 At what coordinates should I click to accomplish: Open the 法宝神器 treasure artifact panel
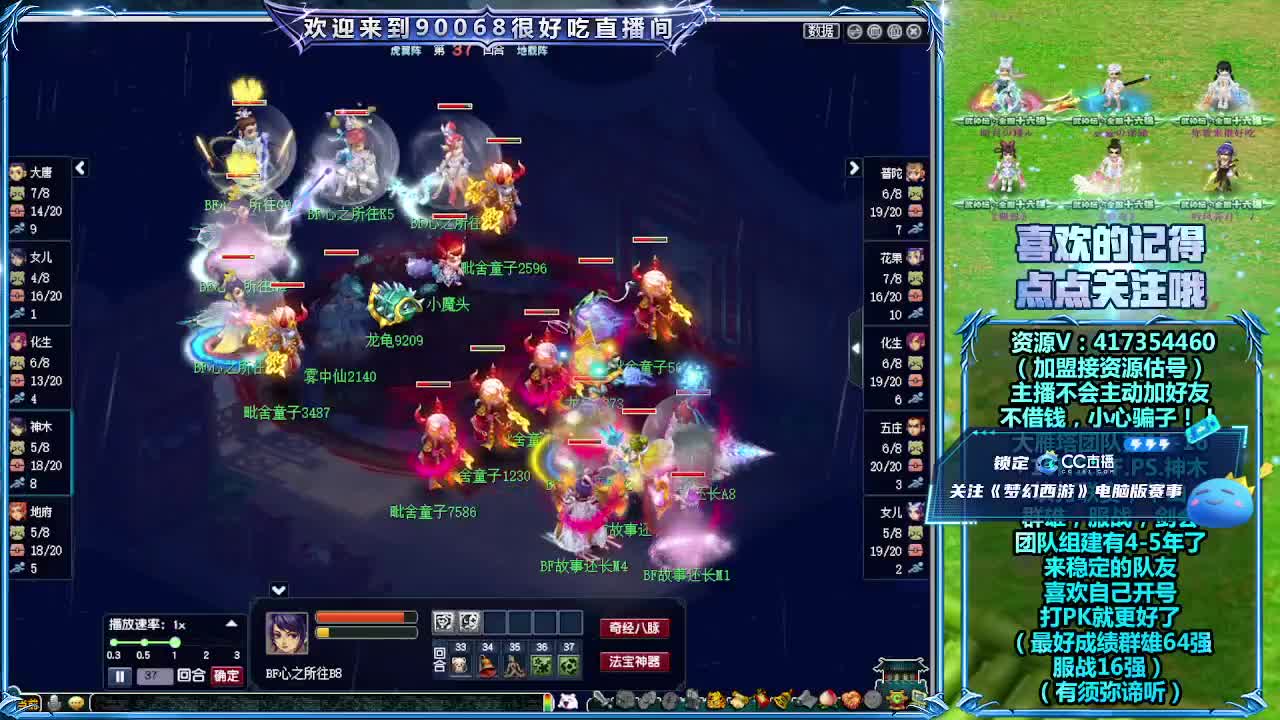[636, 660]
